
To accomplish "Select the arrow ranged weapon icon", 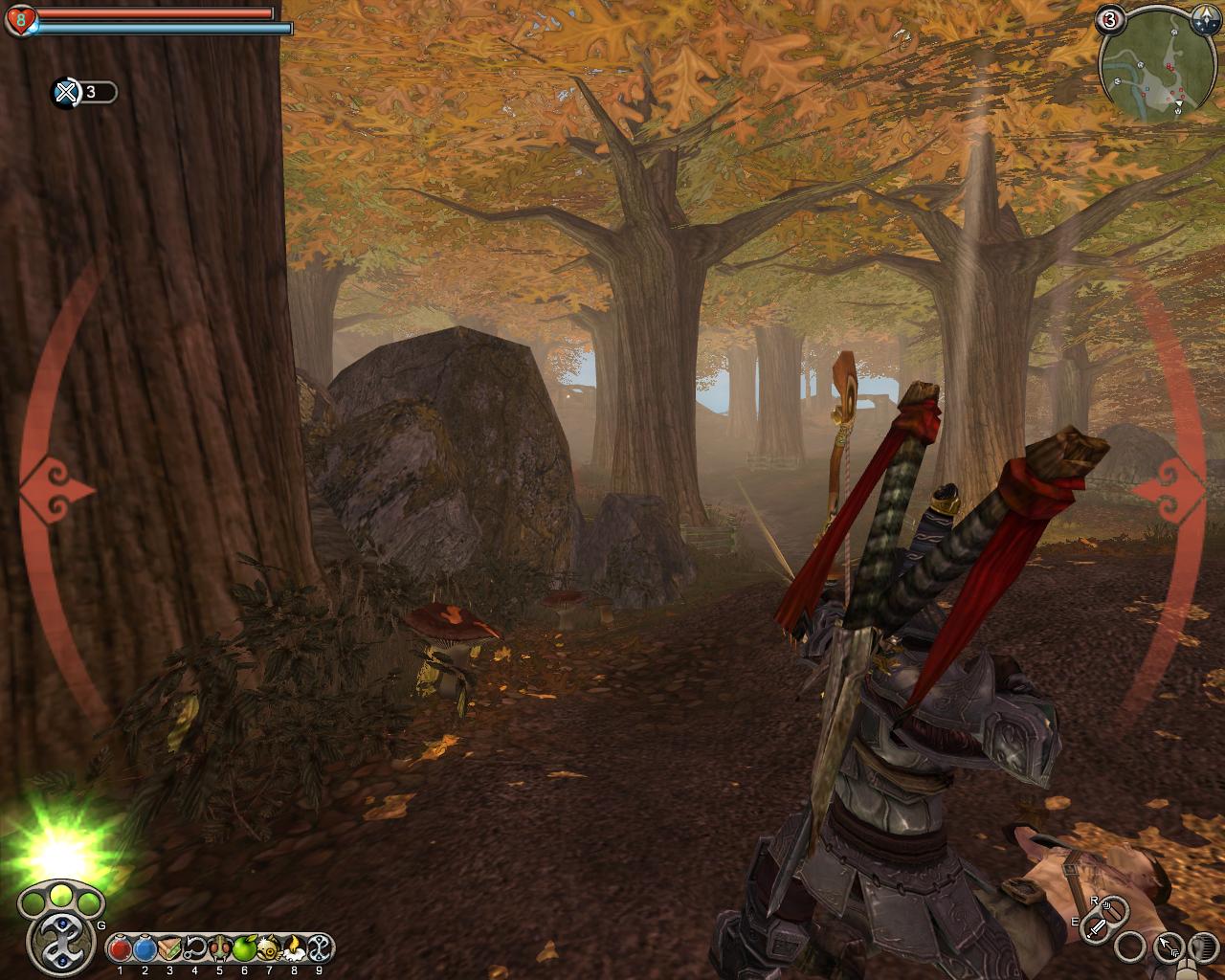I will pyautogui.click(x=1169, y=947).
